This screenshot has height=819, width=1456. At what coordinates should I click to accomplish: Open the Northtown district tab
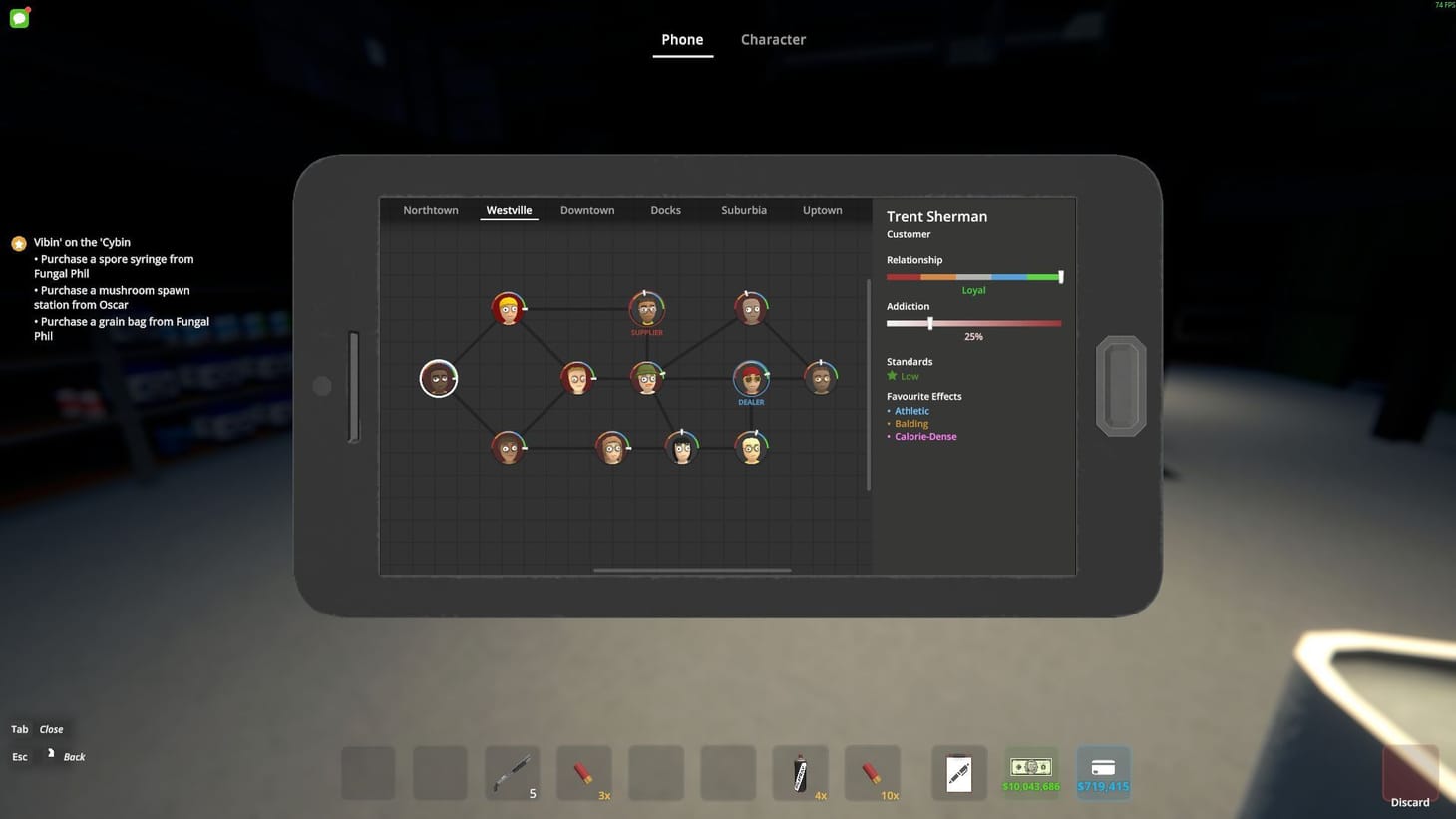click(x=430, y=210)
